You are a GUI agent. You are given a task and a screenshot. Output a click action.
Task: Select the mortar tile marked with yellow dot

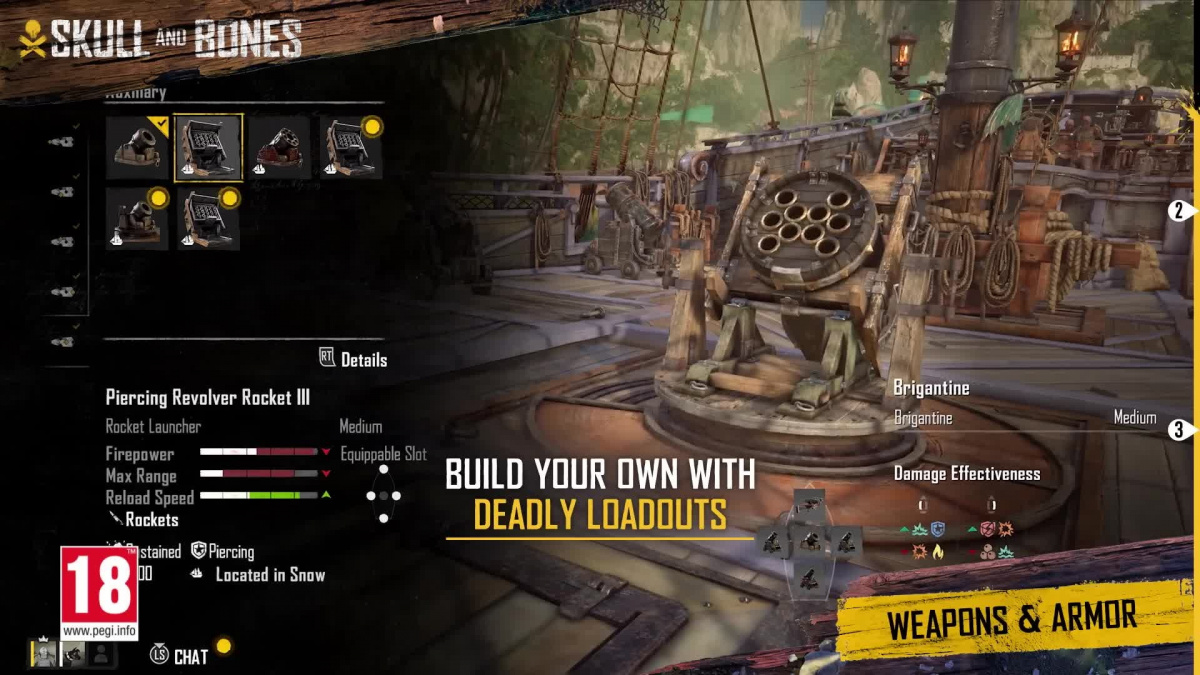[x=137, y=218]
